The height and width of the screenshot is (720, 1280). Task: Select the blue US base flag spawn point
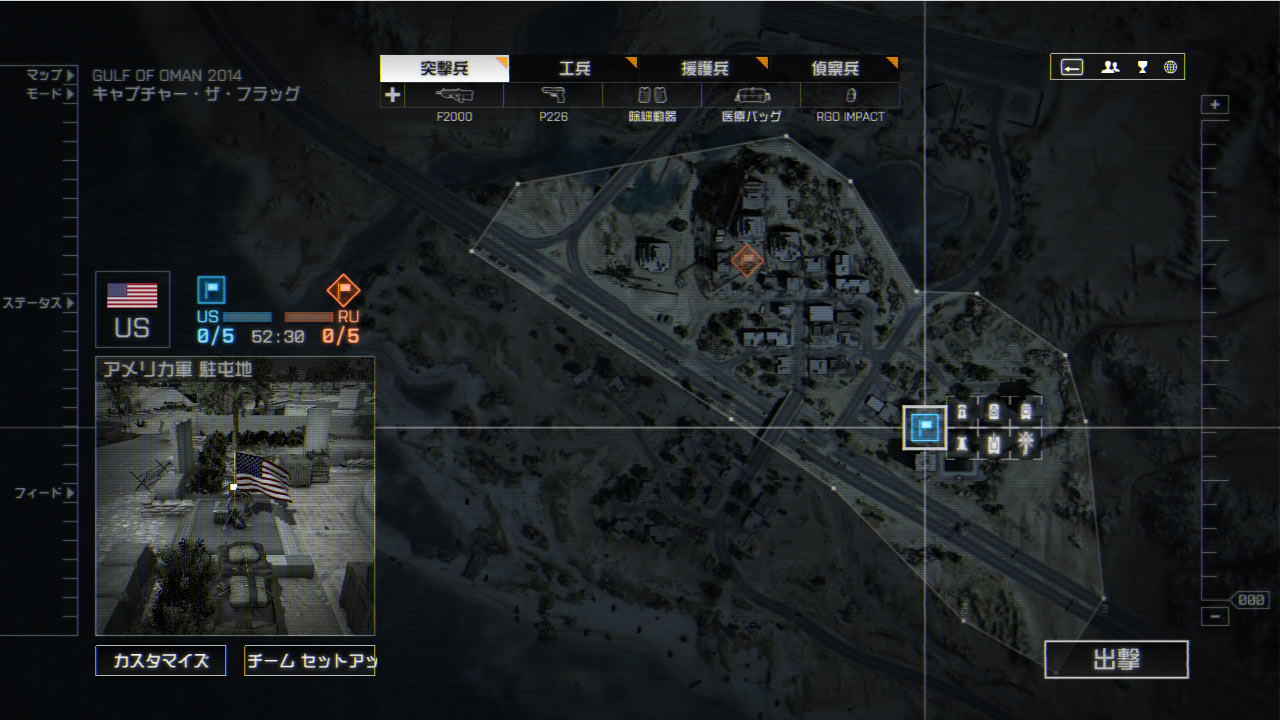pyautogui.click(x=925, y=427)
